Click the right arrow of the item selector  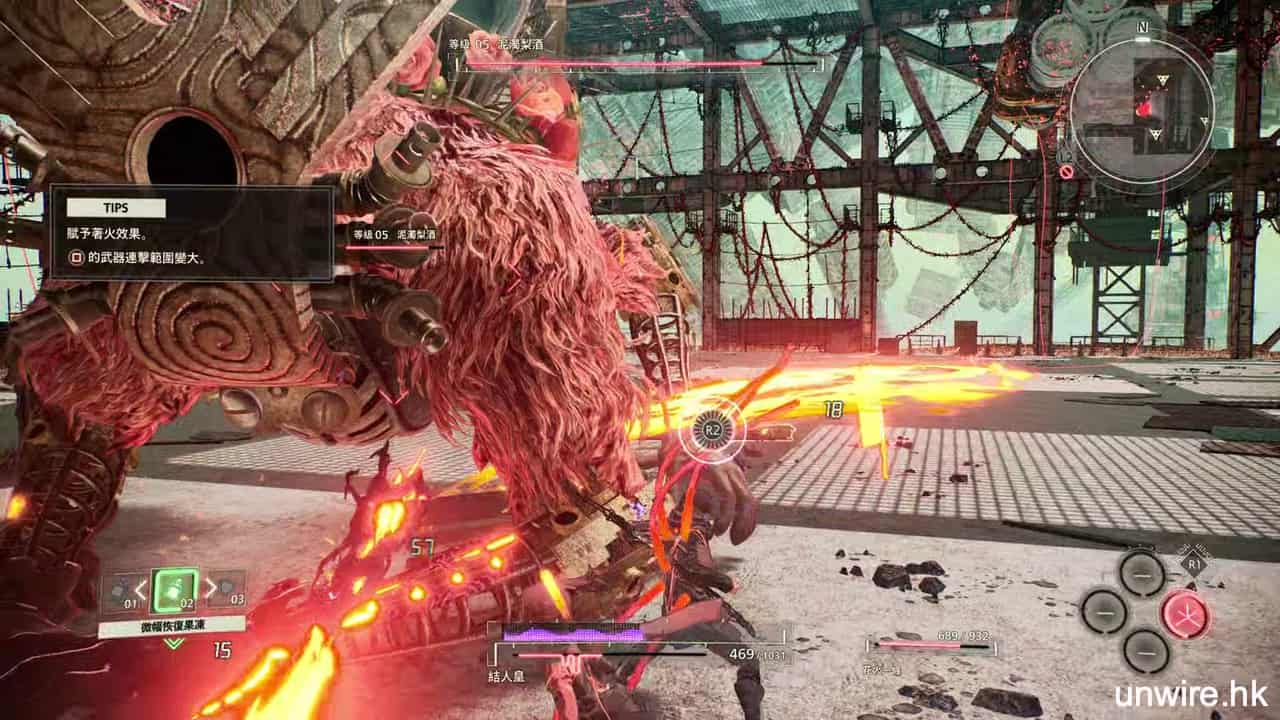pos(208,588)
